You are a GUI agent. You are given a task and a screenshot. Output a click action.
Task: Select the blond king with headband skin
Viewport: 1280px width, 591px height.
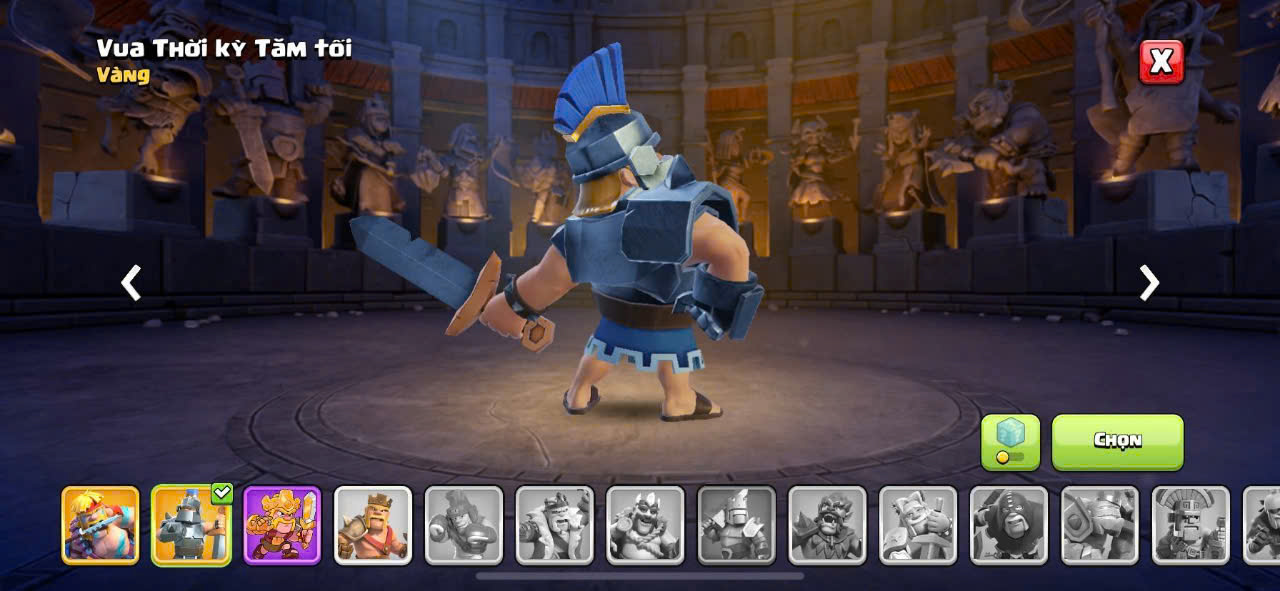(100, 525)
